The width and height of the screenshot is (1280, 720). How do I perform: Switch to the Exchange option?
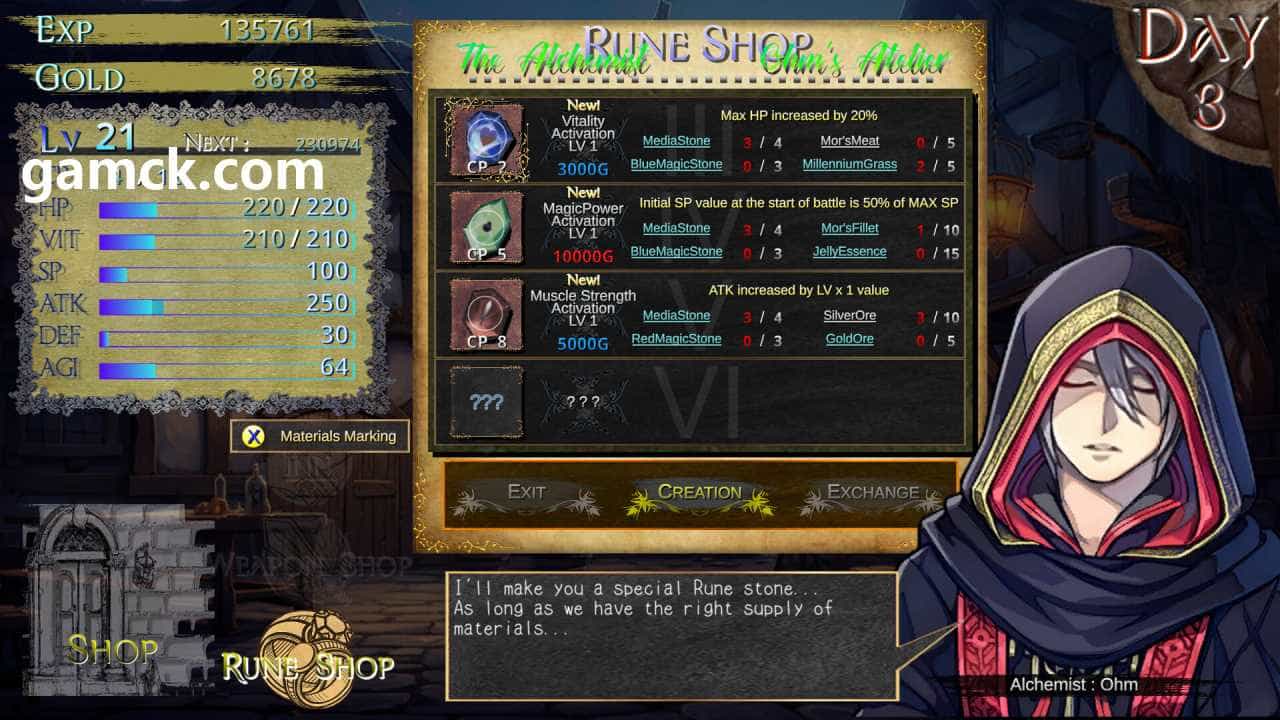coord(872,492)
